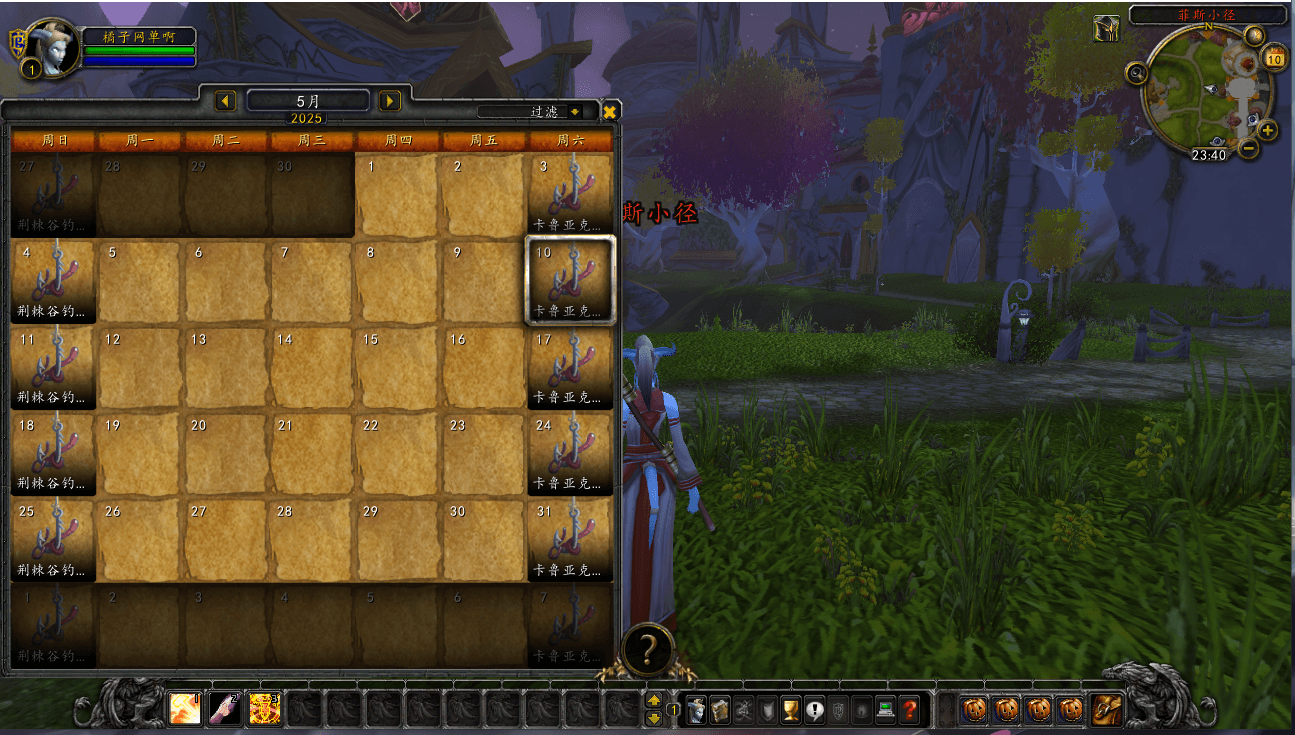
Task: Select May 10 on the calendar
Action: [x=570, y=280]
